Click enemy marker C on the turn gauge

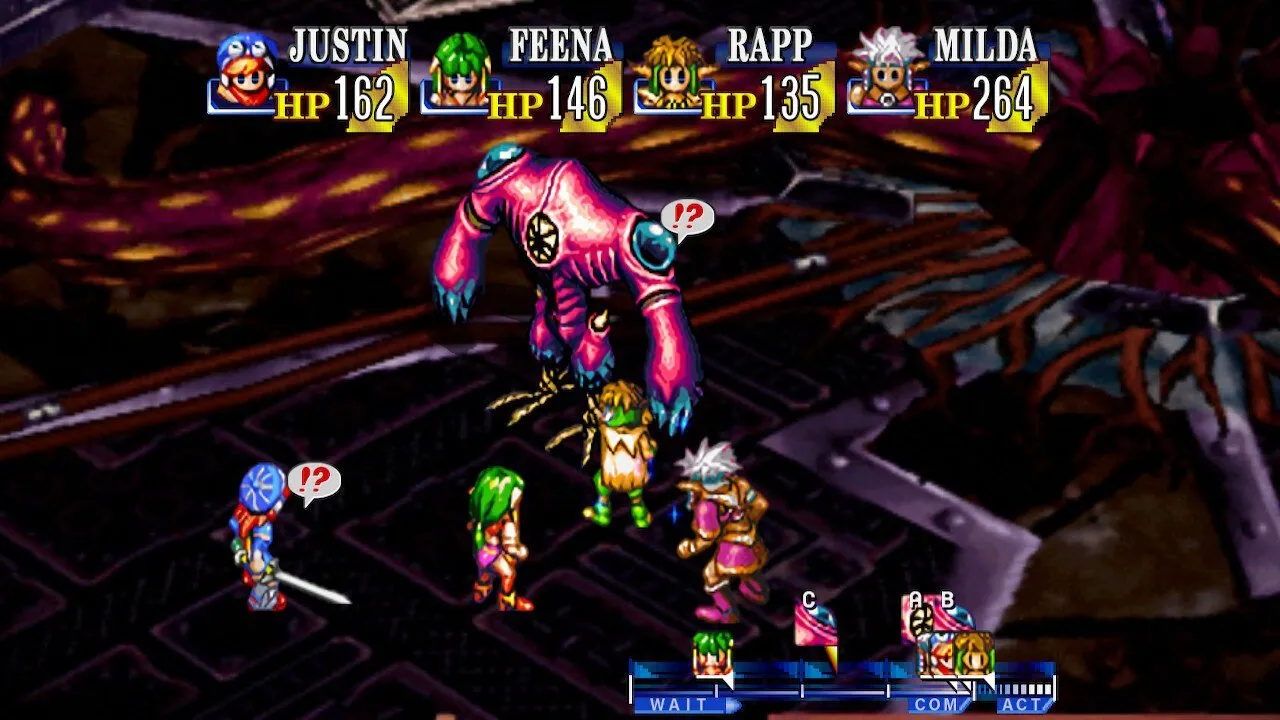tap(815, 630)
